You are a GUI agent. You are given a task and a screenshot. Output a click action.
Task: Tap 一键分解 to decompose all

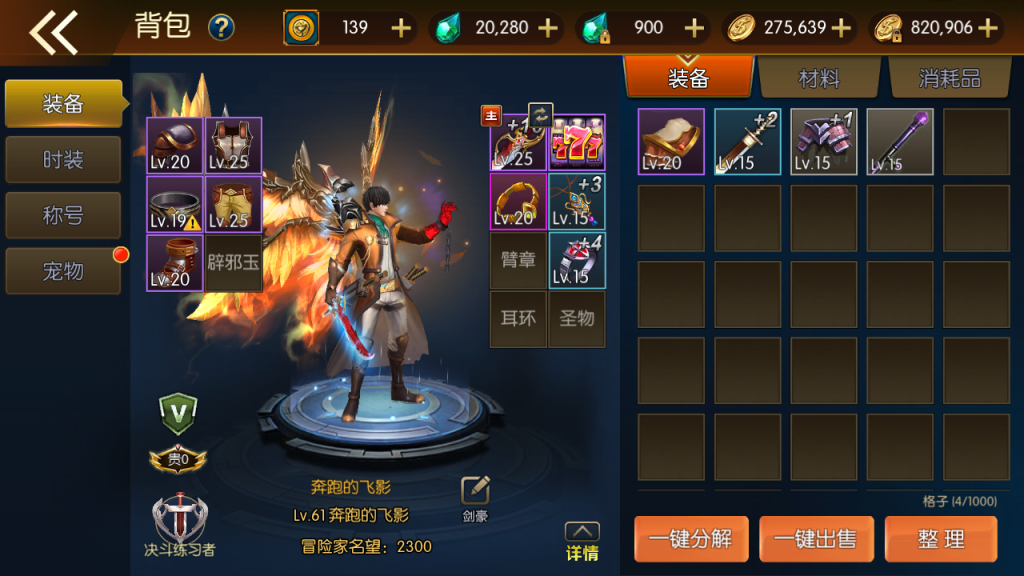click(690, 539)
